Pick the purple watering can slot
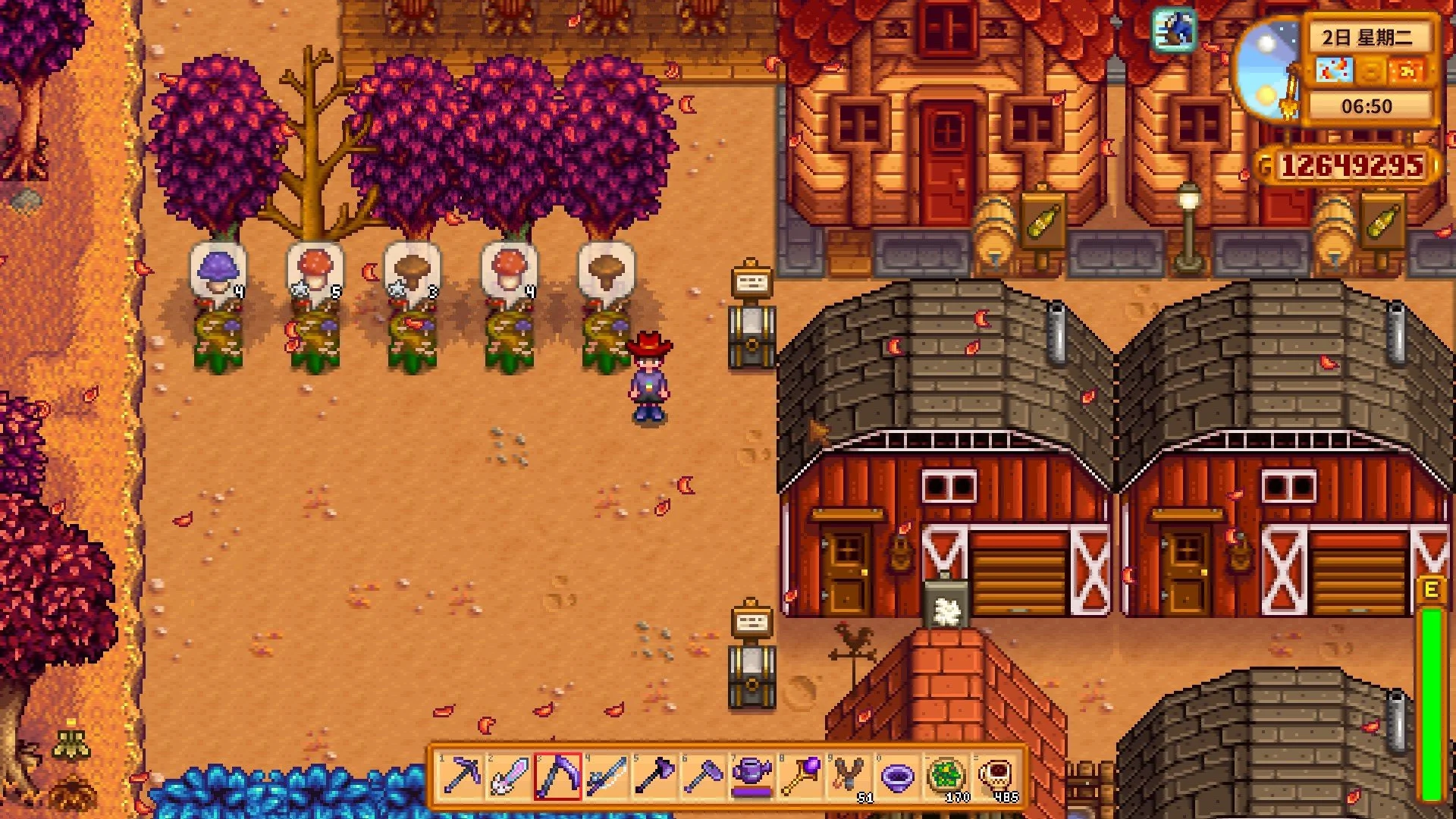Image resolution: width=1456 pixels, height=819 pixels. coord(752,777)
